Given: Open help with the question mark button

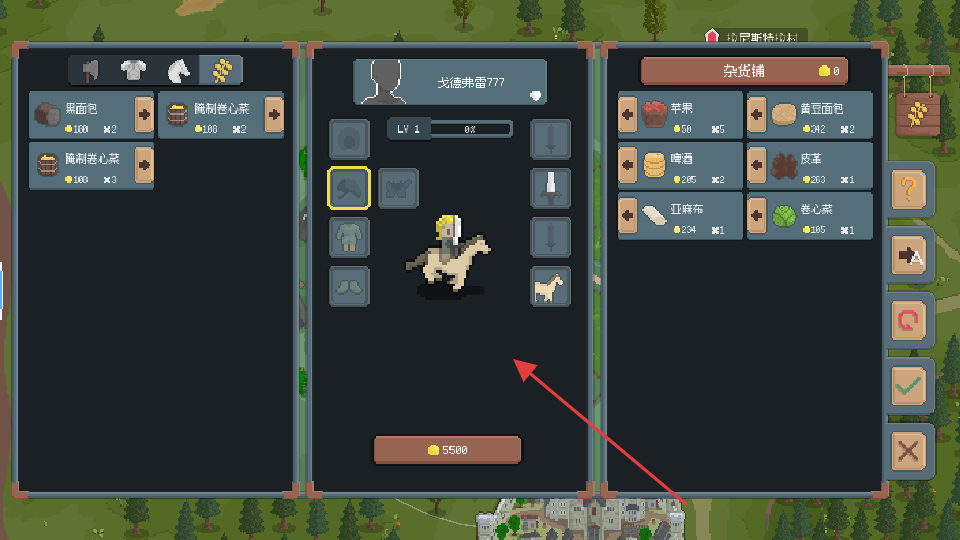Looking at the screenshot, I should [x=909, y=189].
